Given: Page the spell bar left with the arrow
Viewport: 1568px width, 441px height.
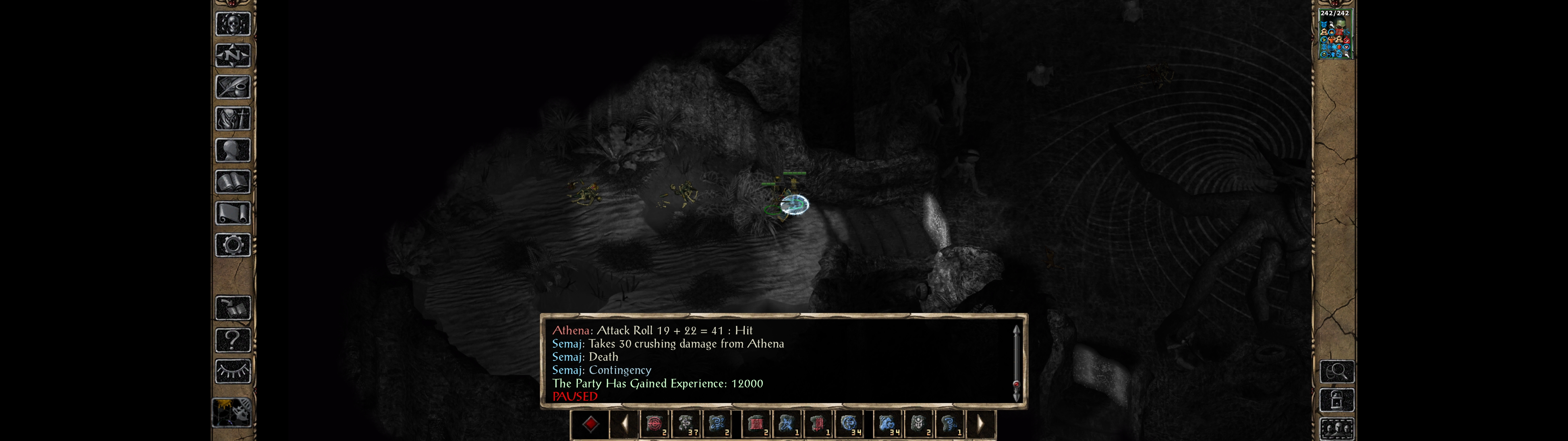Looking at the screenshot, I should 624,424.
